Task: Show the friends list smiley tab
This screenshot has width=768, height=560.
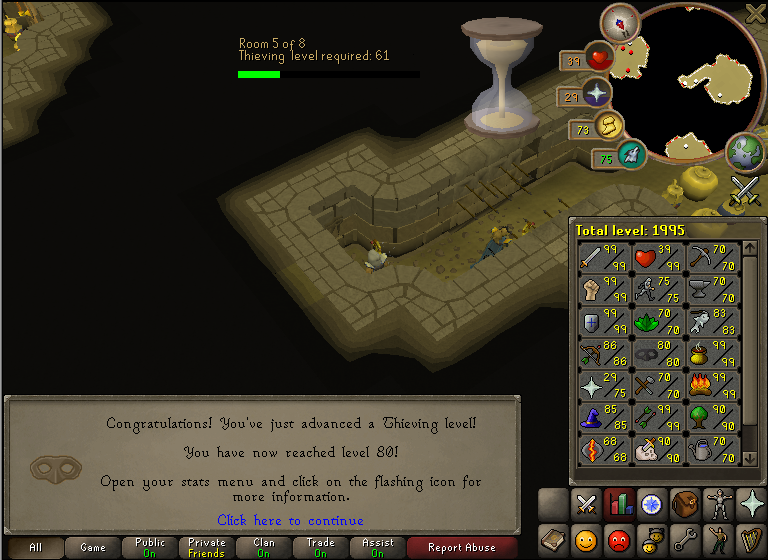Action: pyautogui.click(x=585, y=540)
